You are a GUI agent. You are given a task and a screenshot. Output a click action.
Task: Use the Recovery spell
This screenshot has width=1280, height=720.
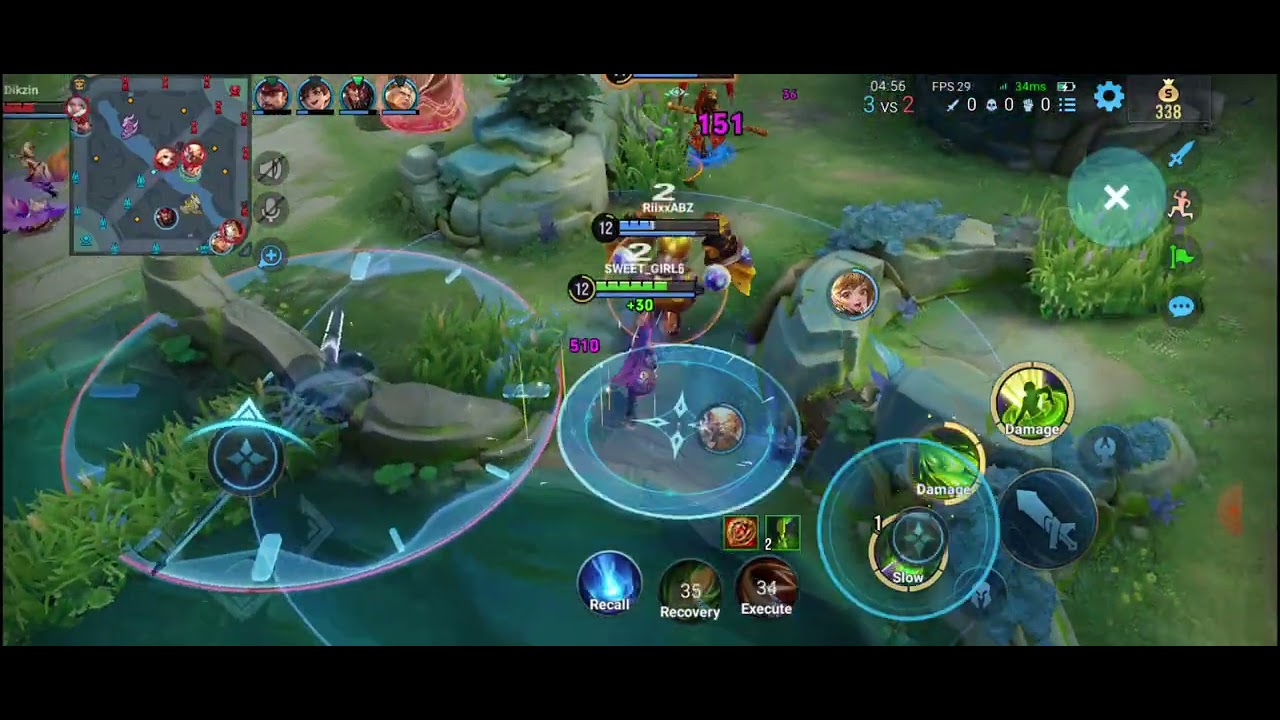point(690,589)
